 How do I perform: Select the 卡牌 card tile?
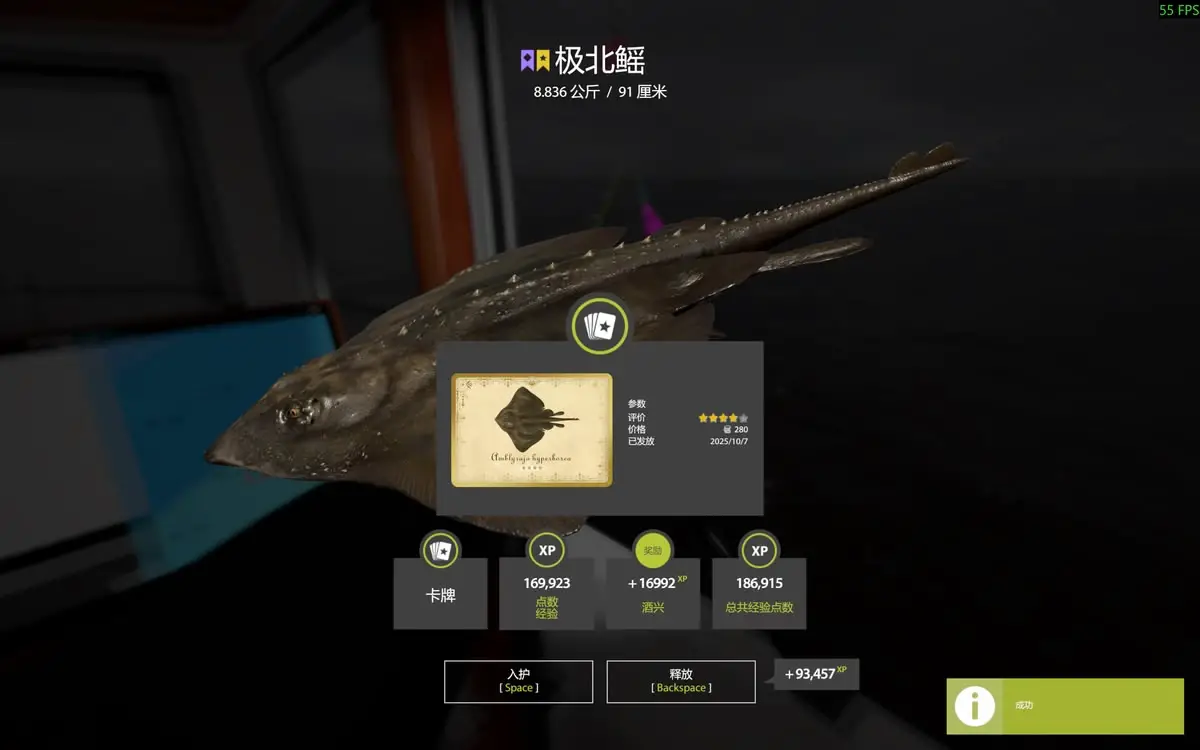point(440,594)
